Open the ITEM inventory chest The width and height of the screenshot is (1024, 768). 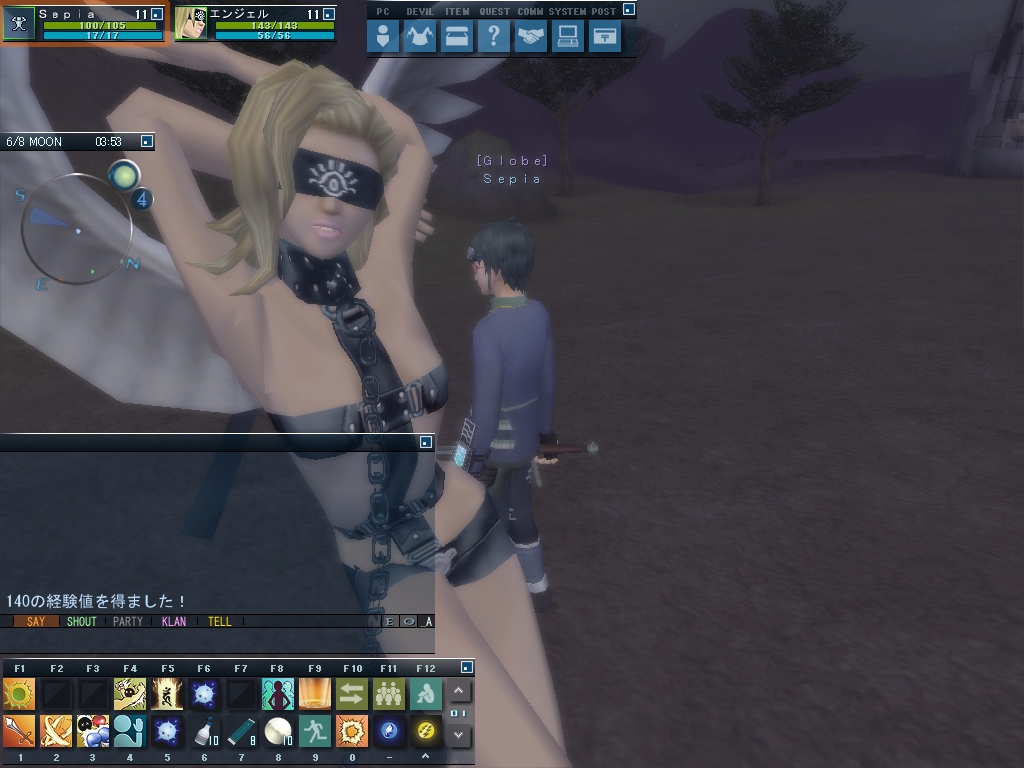457,37
